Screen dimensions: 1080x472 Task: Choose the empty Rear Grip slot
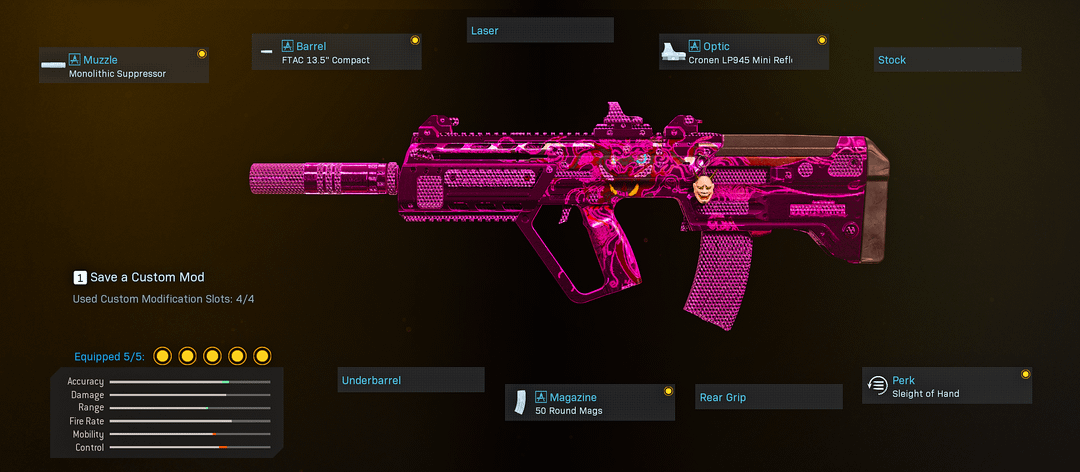tap(768, 397)
